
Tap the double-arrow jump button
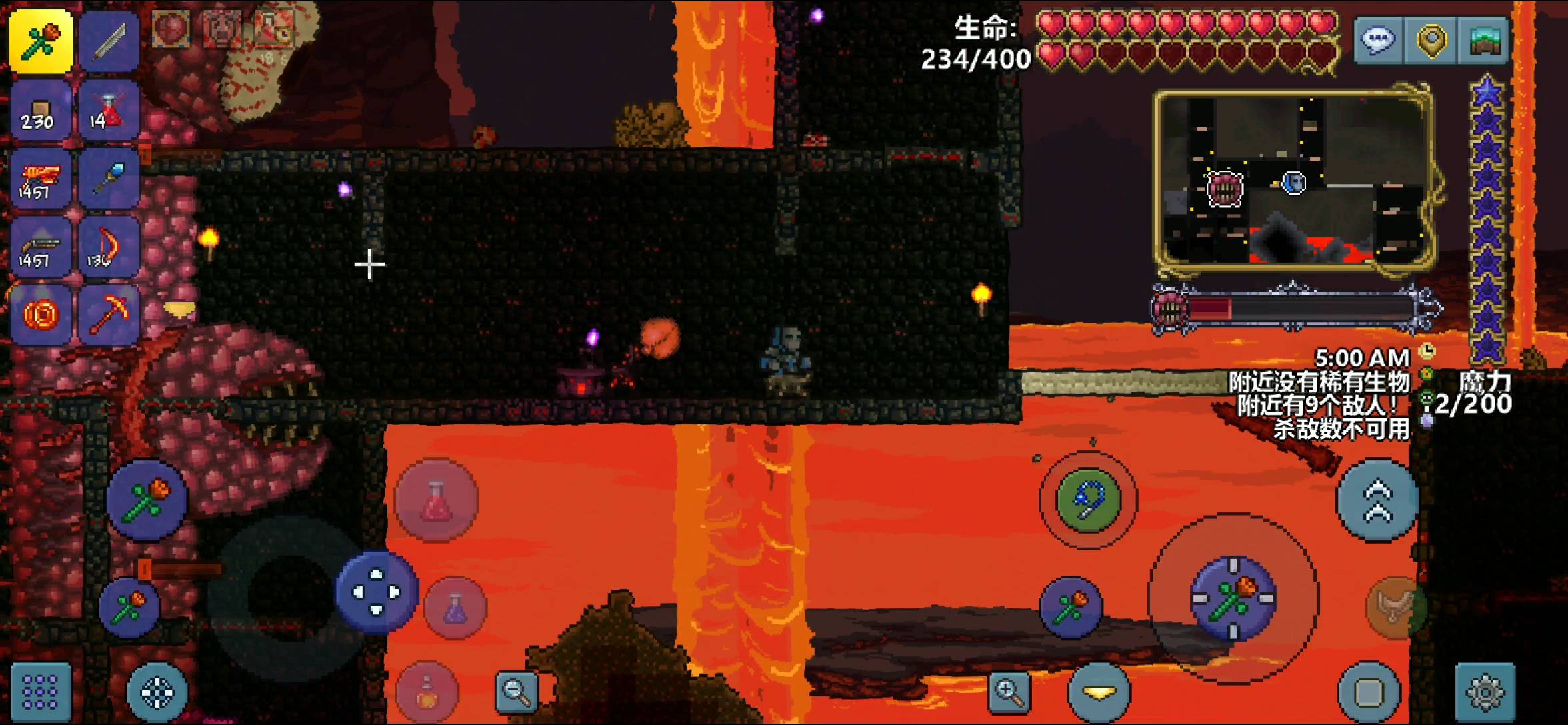point(1377,501)
